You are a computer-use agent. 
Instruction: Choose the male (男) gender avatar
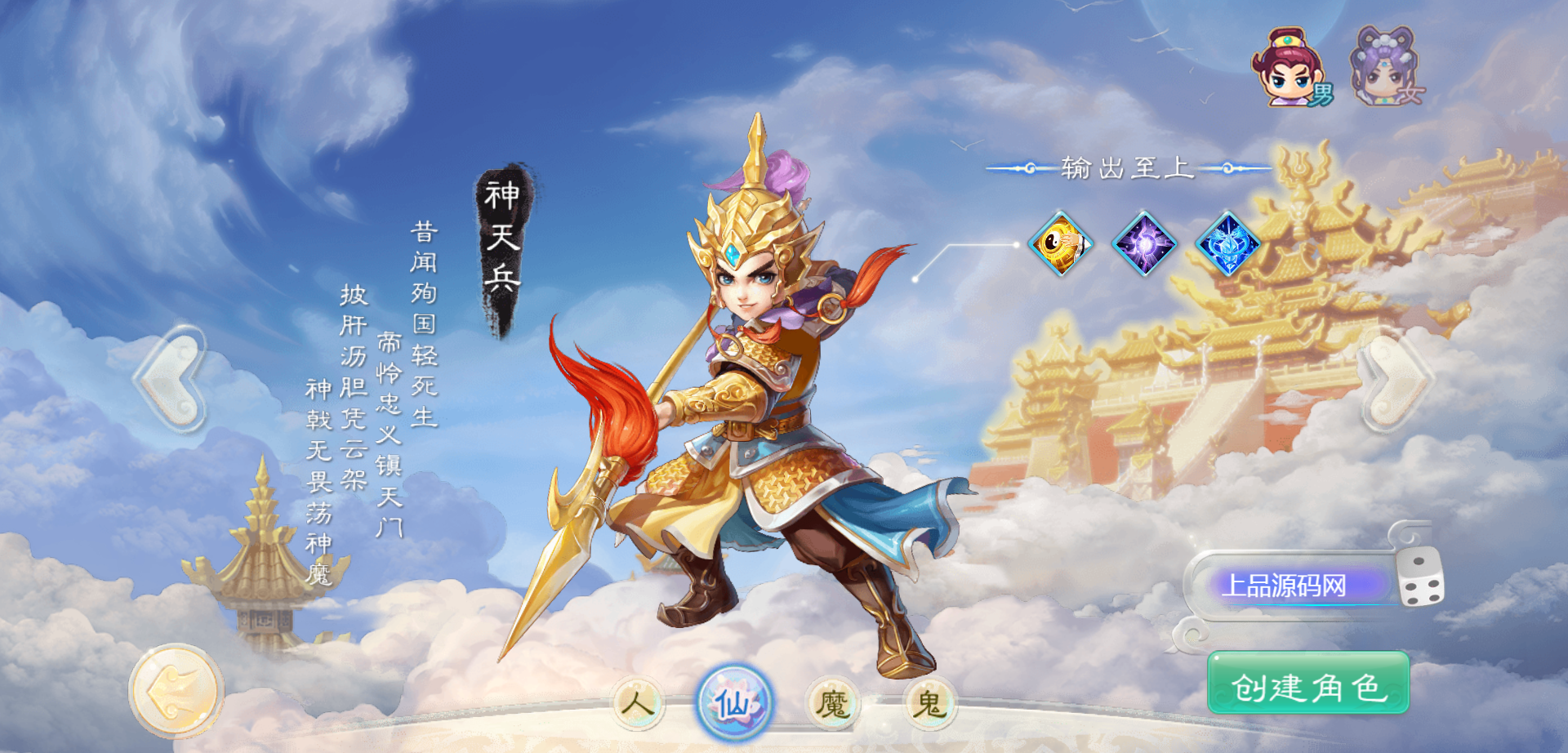click(x=1290, y=69)
